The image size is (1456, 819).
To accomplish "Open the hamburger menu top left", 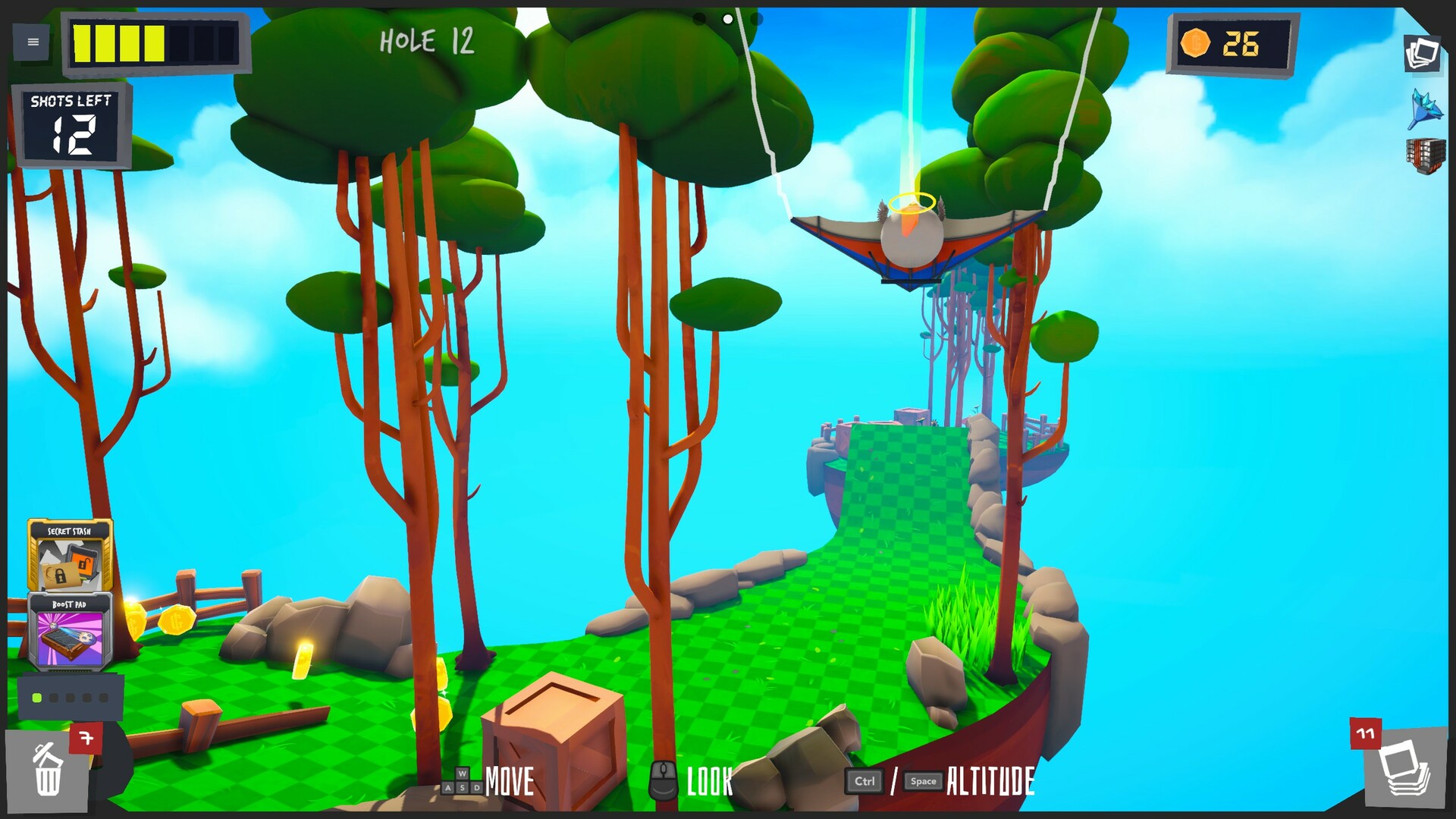I will tap(32, 42).
